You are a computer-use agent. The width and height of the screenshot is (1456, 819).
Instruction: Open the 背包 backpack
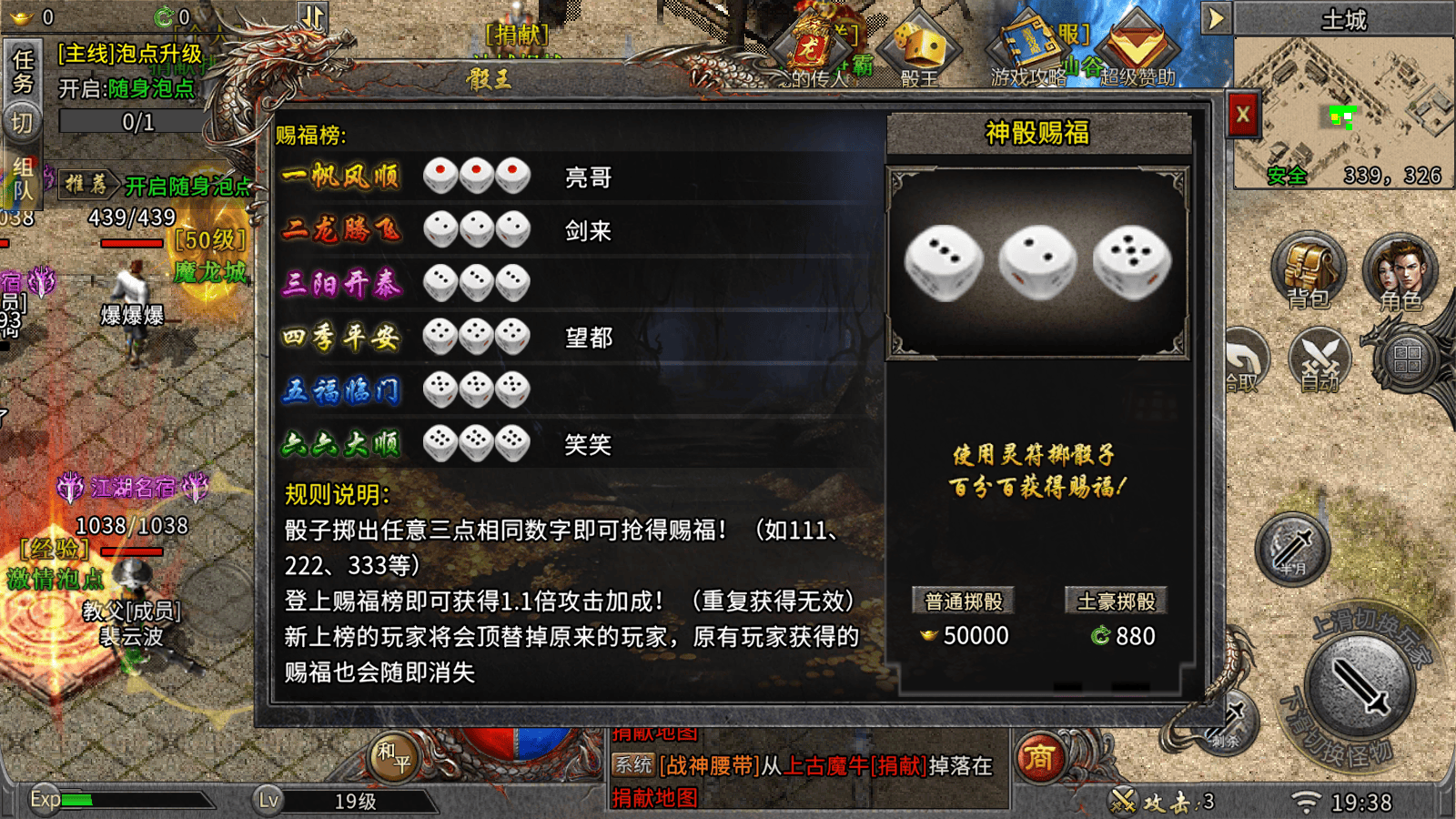1308,271
